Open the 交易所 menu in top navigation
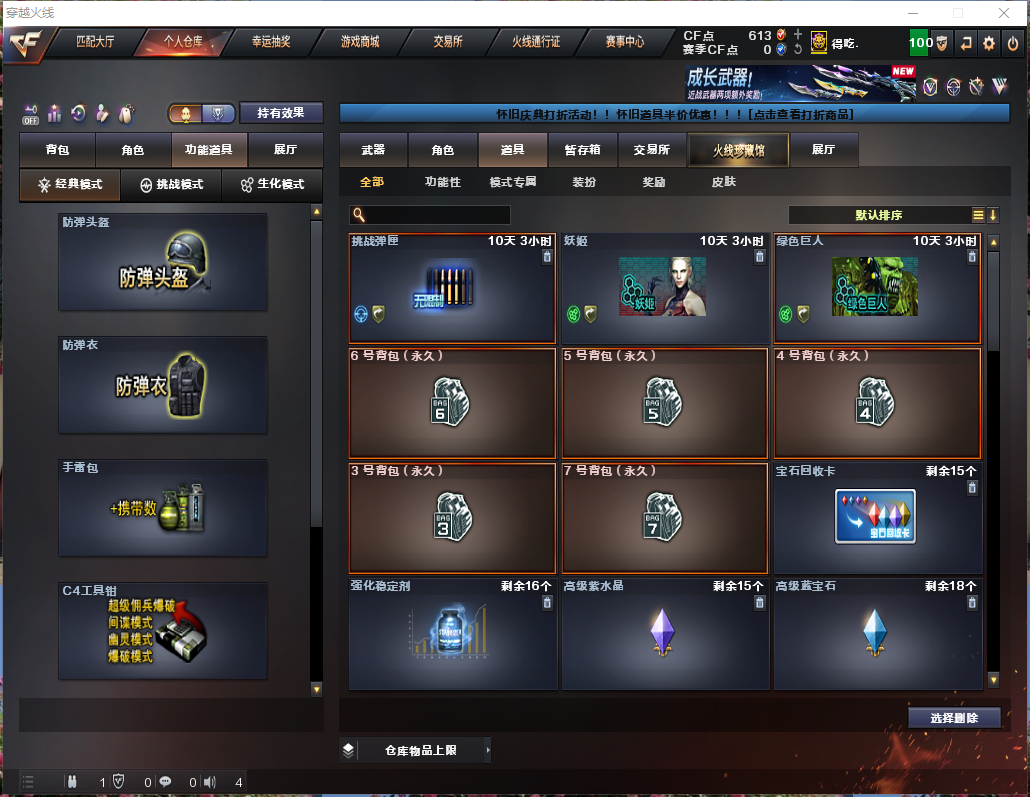Screen dimensions: 1030x797 pyautogui.click(x=447, y=42)
